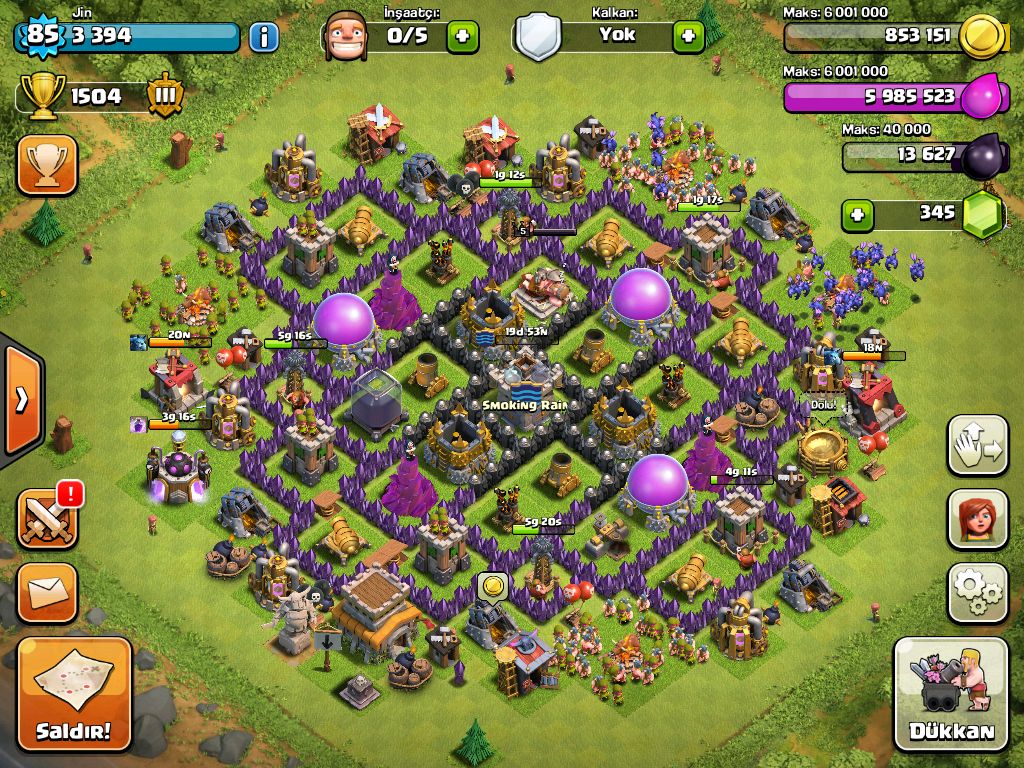
Task: Tap the Saldır! attack button
Action: pos(74,694)
